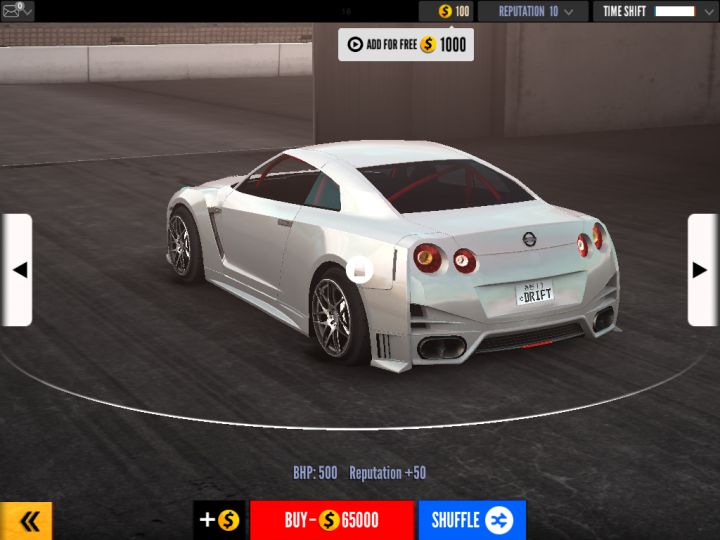The width and height of the screenshot is (720, 540).
Task: Watch ad to add 1000 free coins
Action: [x=405, y=44]
